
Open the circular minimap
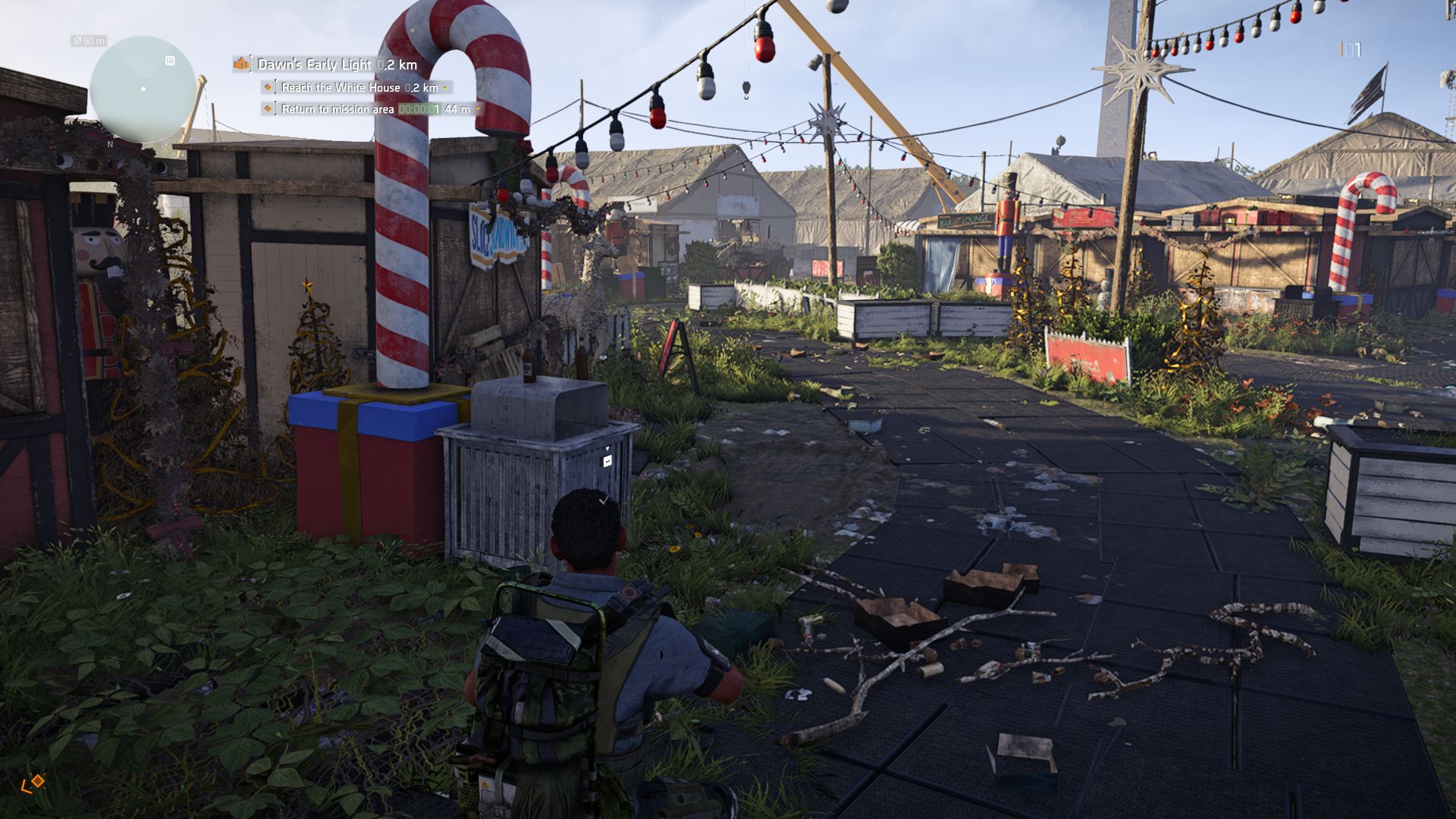pyautogui.click(x=143, y=89)
